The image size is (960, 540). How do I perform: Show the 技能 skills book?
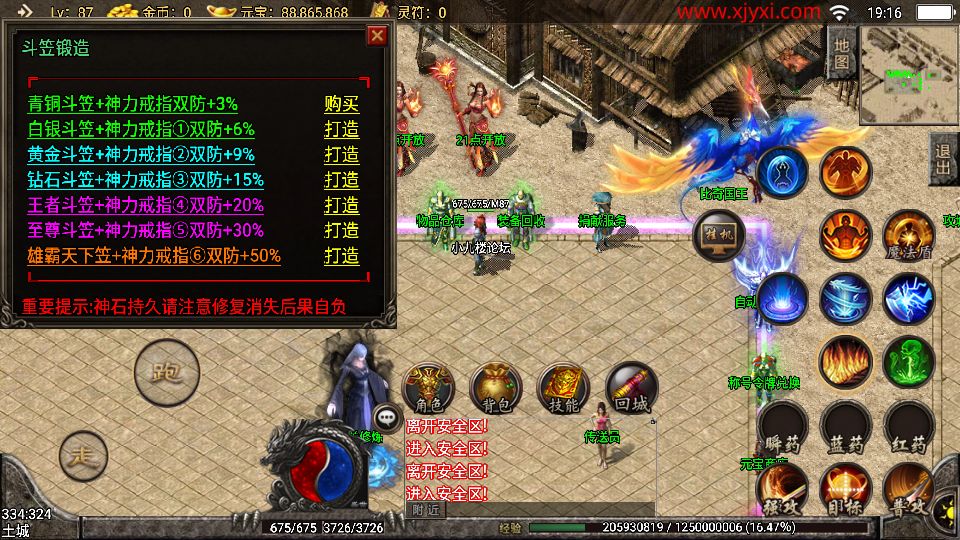(563, 389)
